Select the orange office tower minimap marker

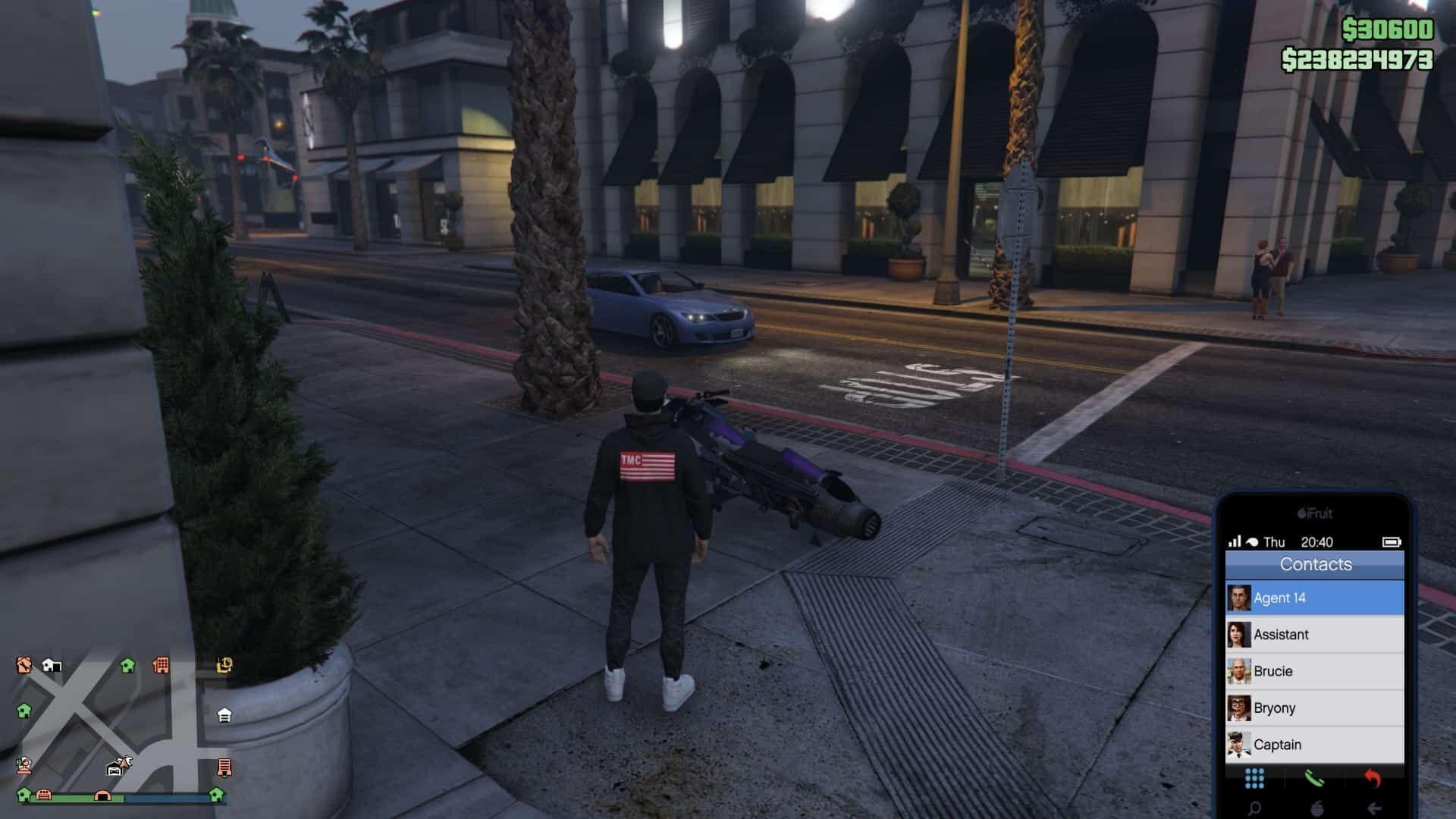tap(161, 665)
